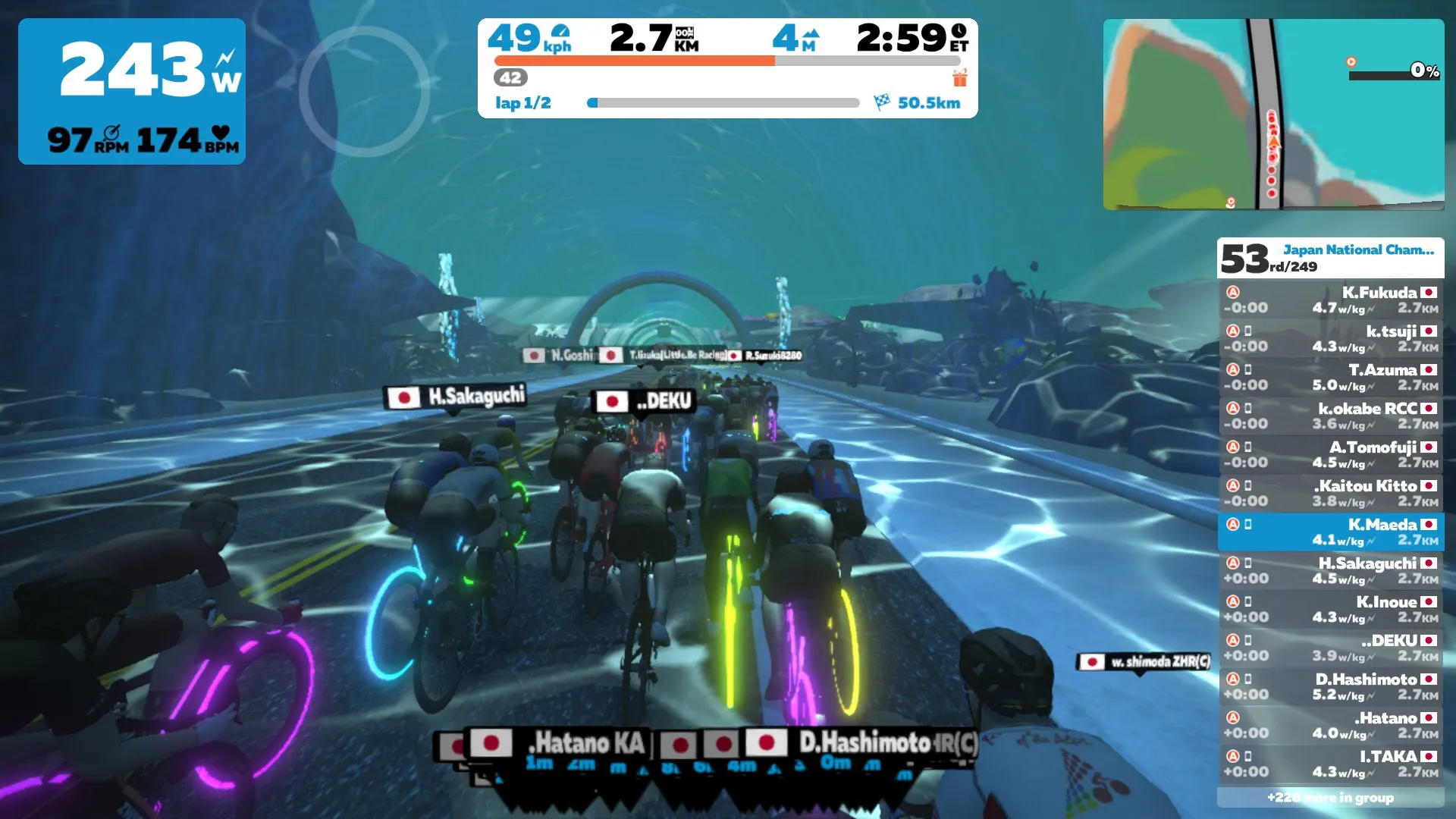Screen dimensions: 1456x819
Task: Open the Japan National Championship event header
Action: pyautogui.click(x=1330, y=258)
